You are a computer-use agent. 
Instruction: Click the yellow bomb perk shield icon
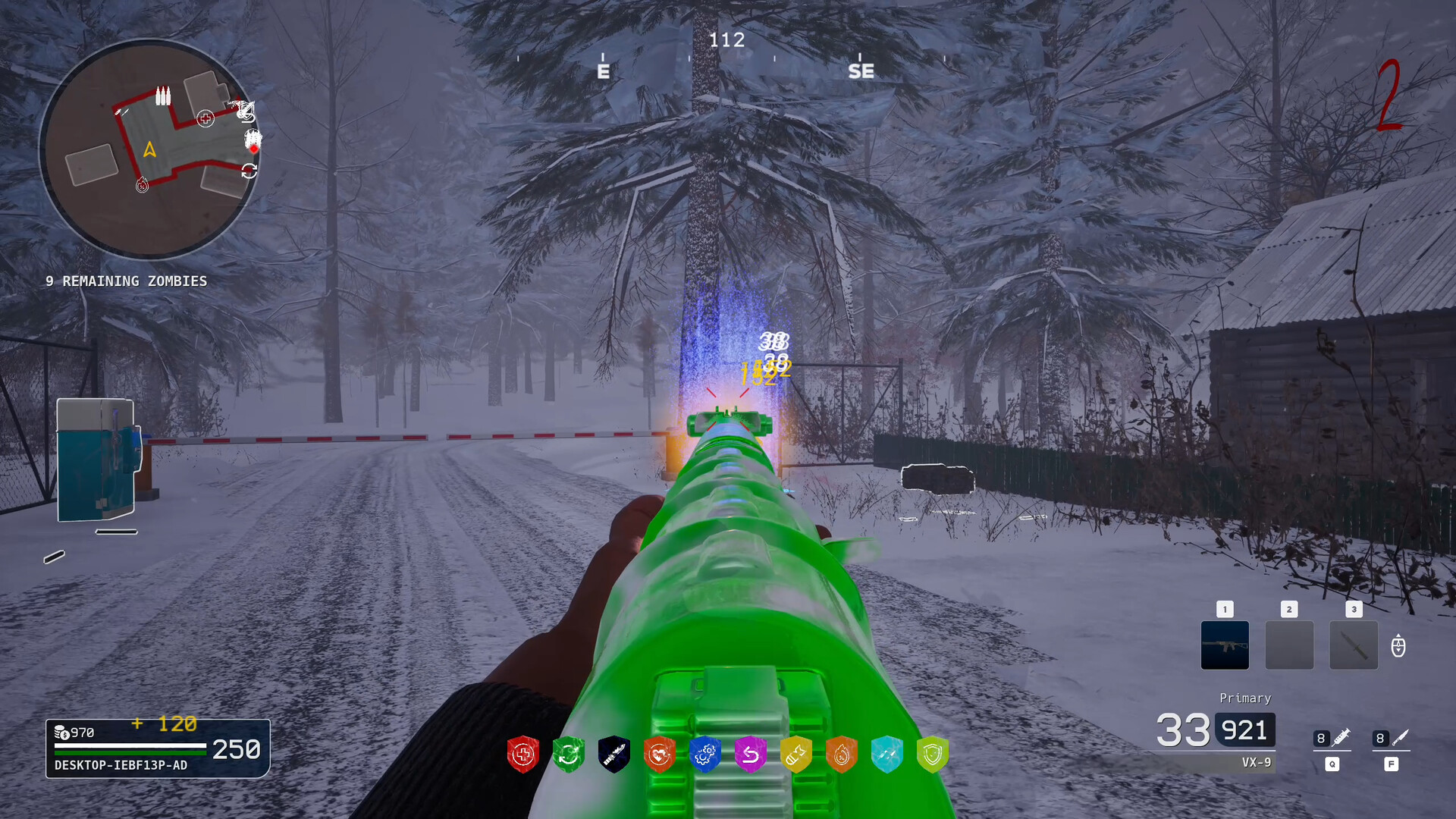[797, 754]
